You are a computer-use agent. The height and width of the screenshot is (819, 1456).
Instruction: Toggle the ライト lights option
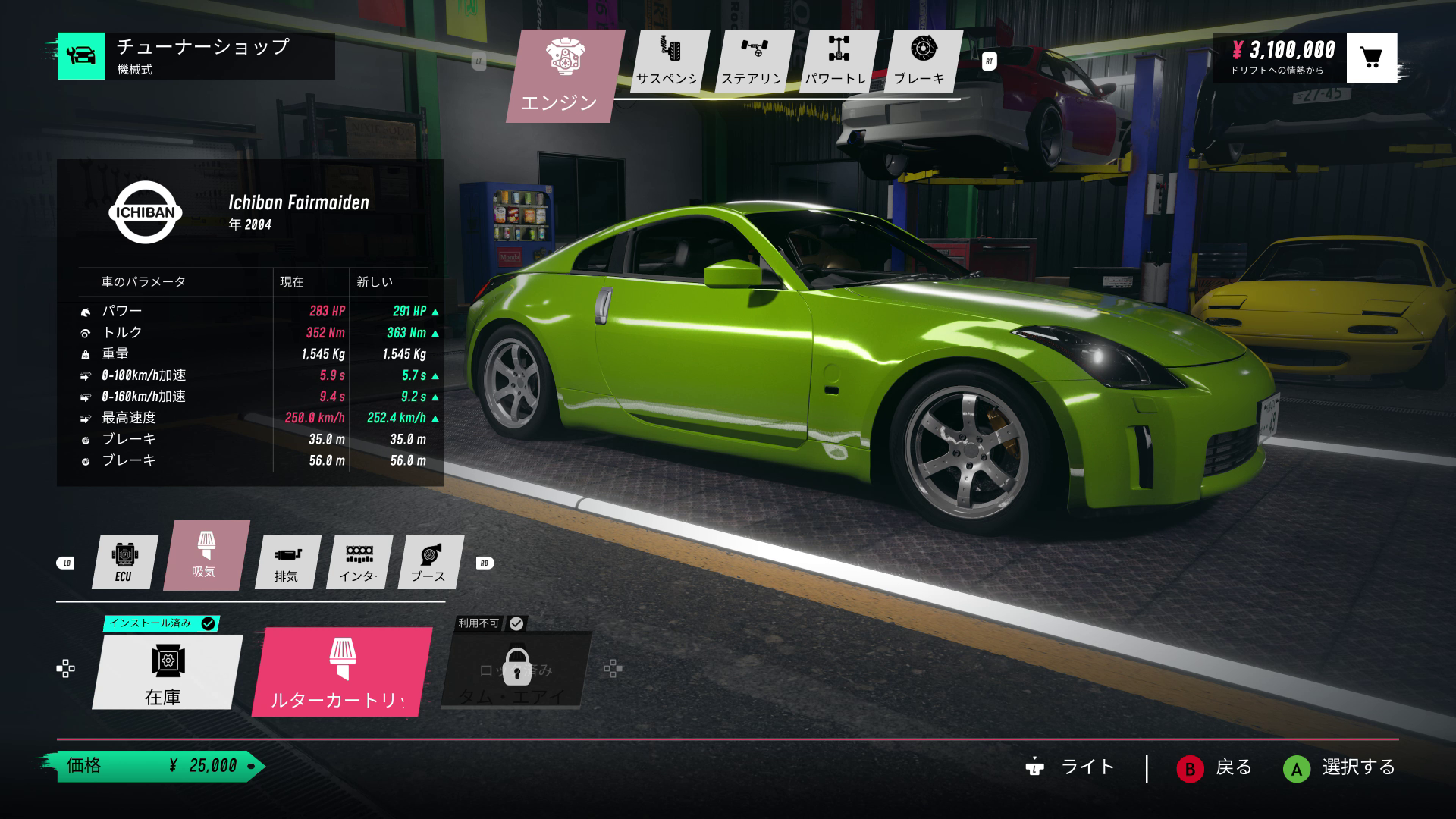coord(1071,768)
